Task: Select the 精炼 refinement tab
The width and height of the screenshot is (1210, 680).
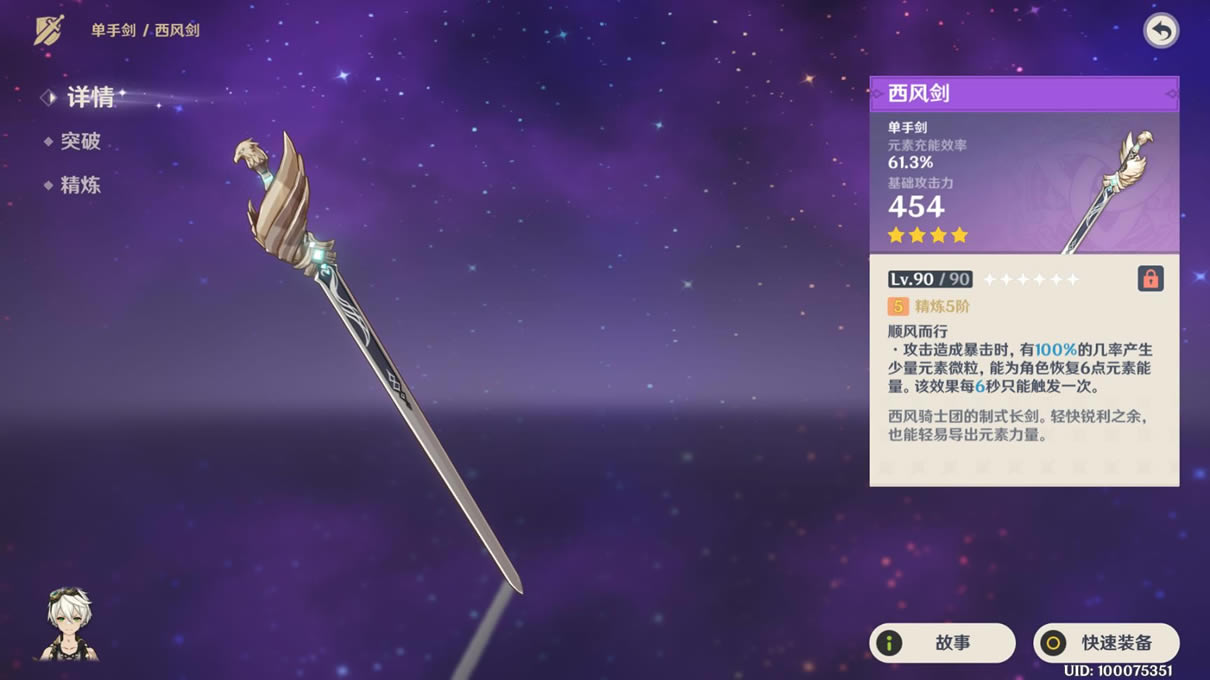Action: coord(80,185)
